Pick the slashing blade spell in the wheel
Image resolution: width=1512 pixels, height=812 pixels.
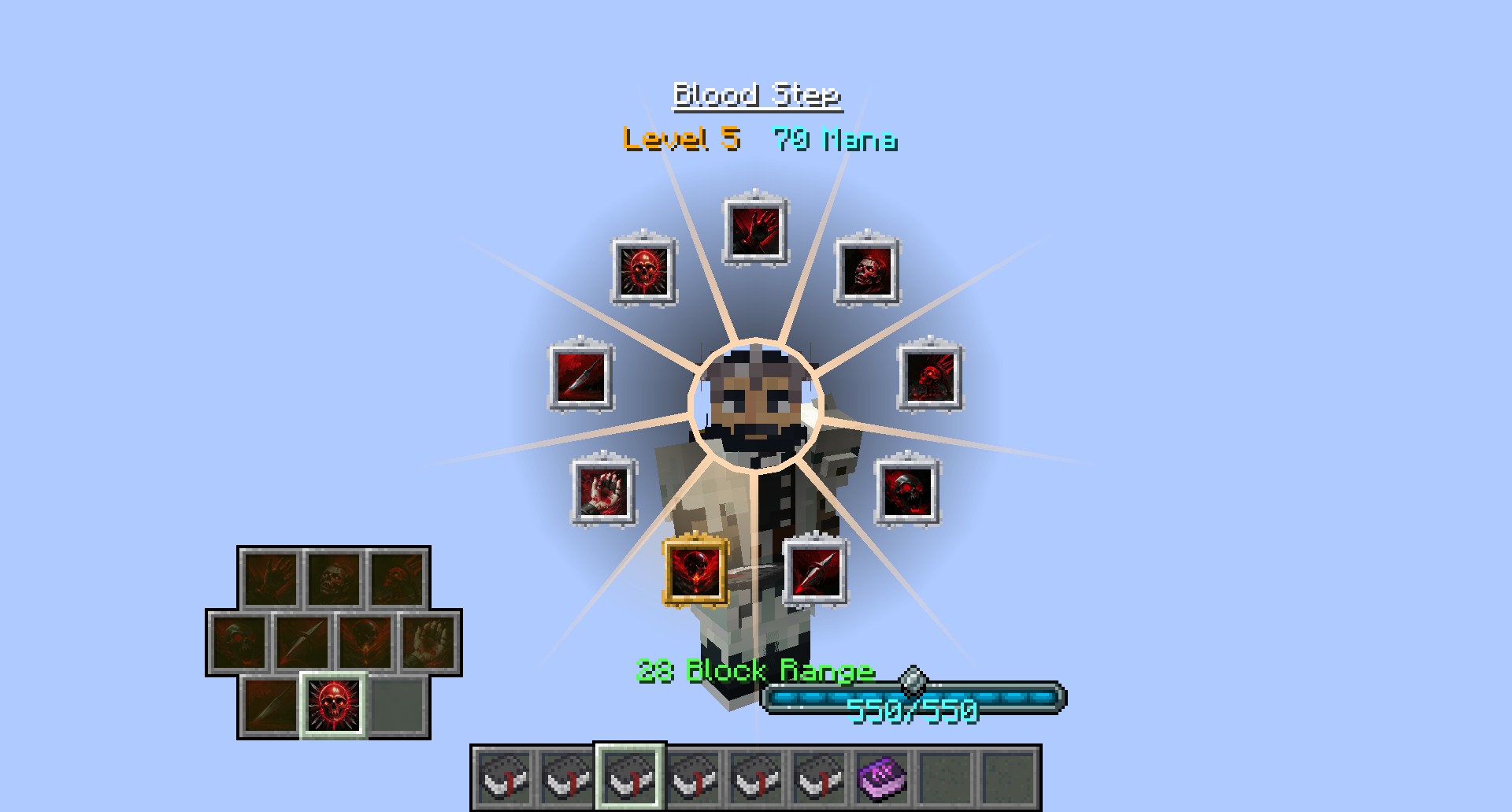581,376
